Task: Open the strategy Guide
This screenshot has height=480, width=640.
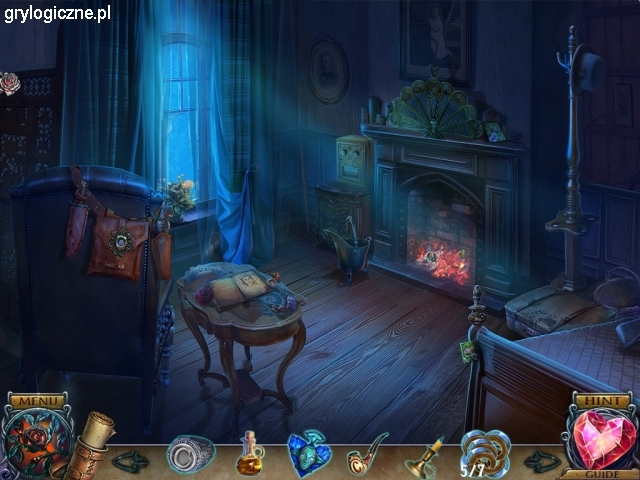Action: pyautogui.click(x=602, y=473)
